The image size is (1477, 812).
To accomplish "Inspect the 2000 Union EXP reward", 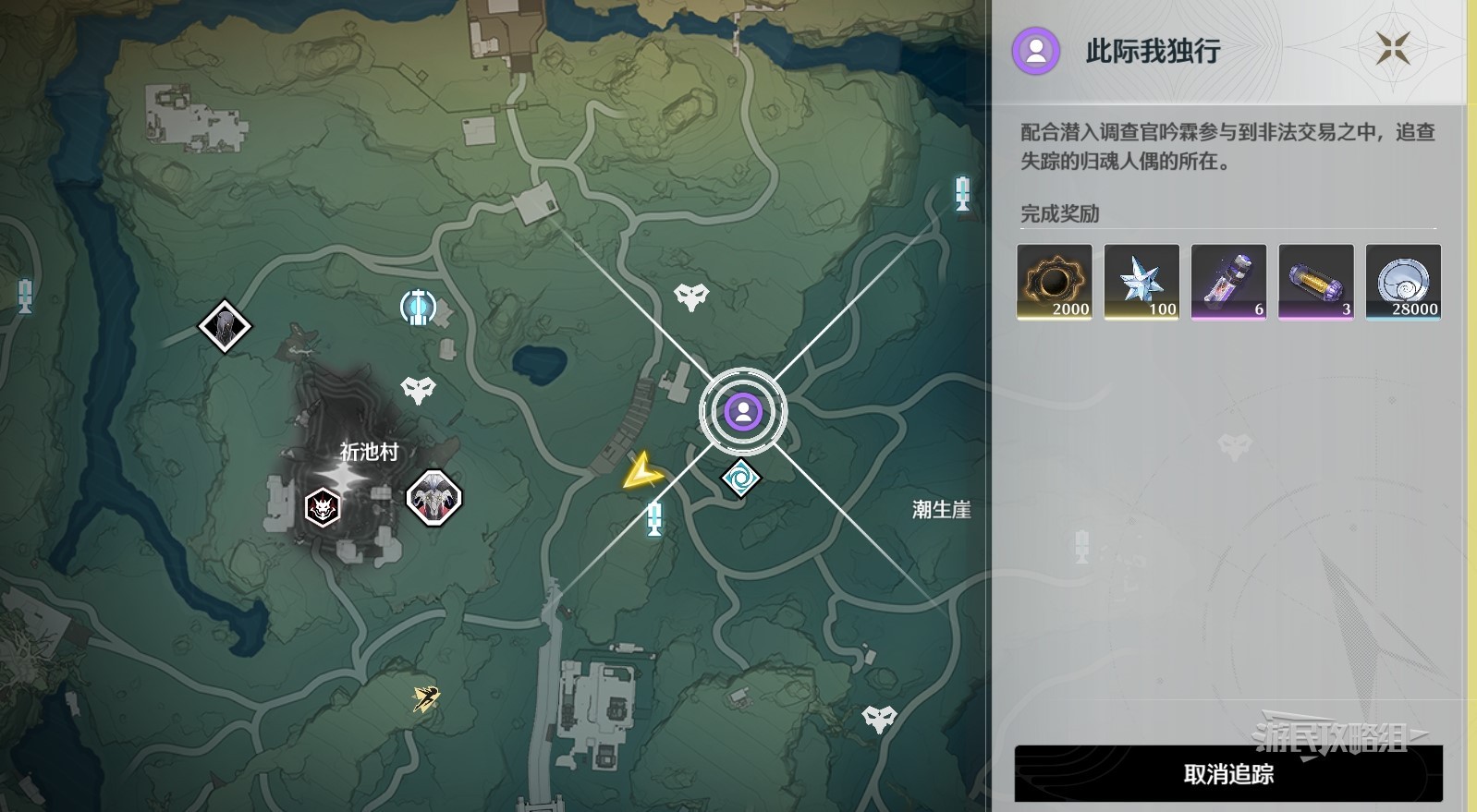I will click(1054, 282).
